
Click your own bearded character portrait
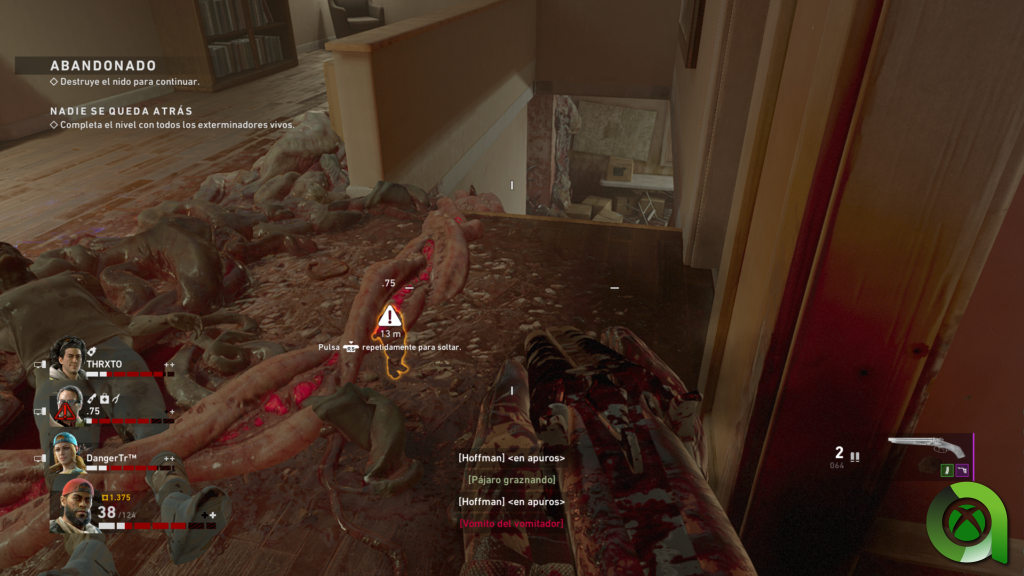[73, 505]
